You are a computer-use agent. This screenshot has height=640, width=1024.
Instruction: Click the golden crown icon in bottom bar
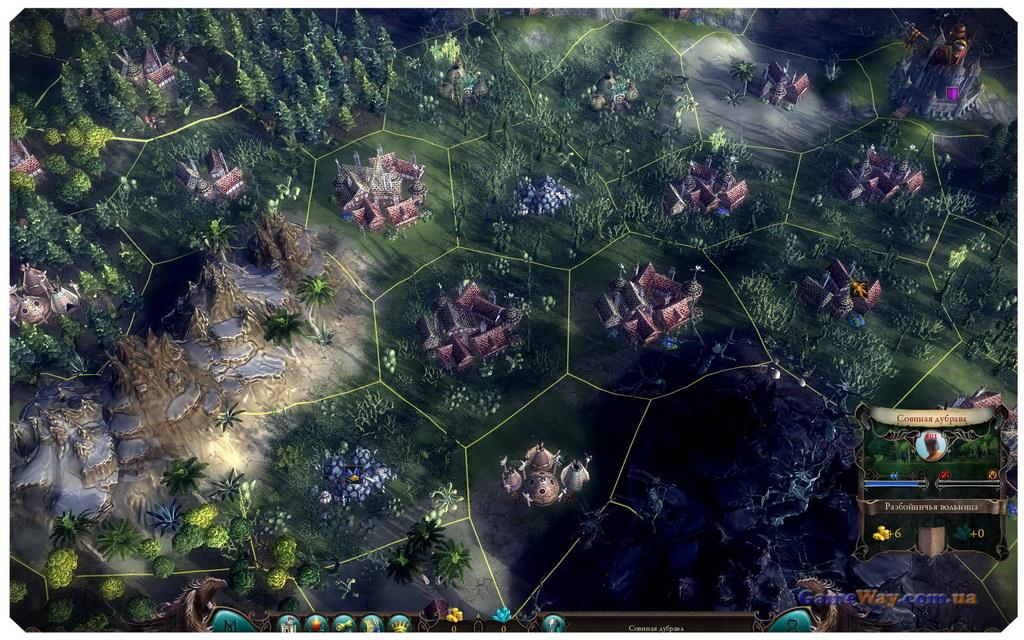[399, 624]
